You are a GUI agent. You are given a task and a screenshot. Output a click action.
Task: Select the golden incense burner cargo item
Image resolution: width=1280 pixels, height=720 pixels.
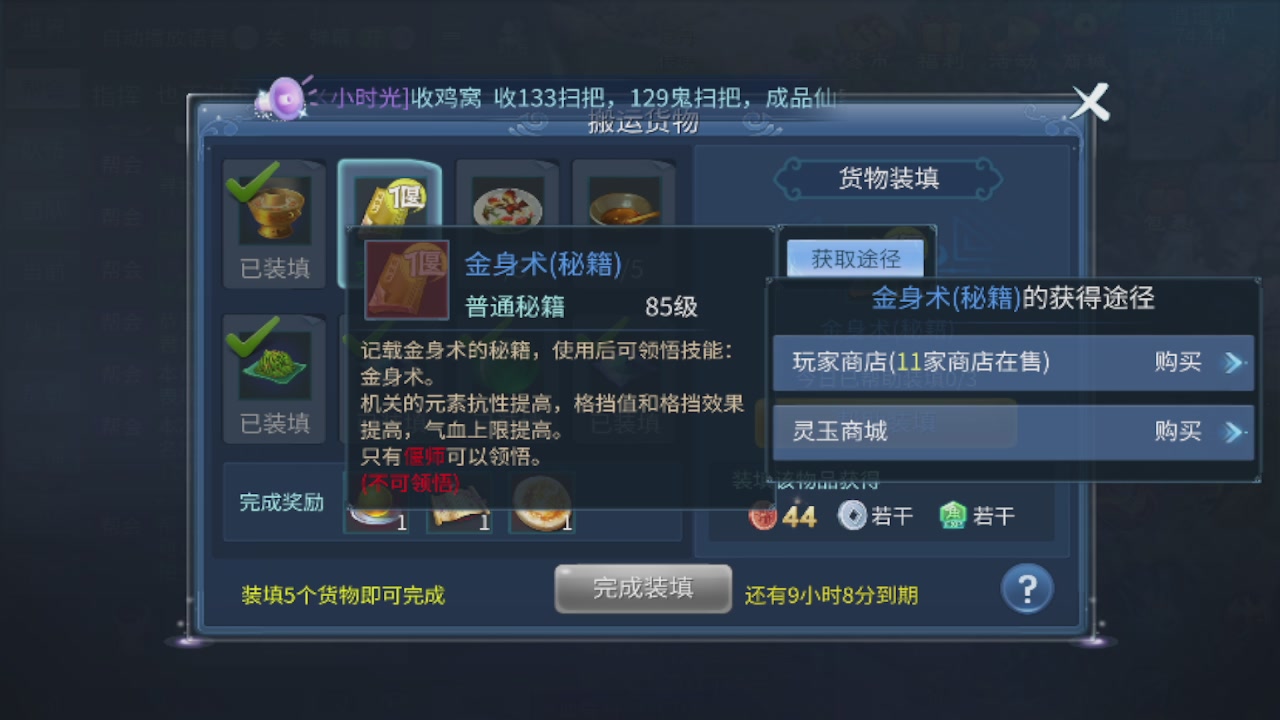tap(274, 210)
